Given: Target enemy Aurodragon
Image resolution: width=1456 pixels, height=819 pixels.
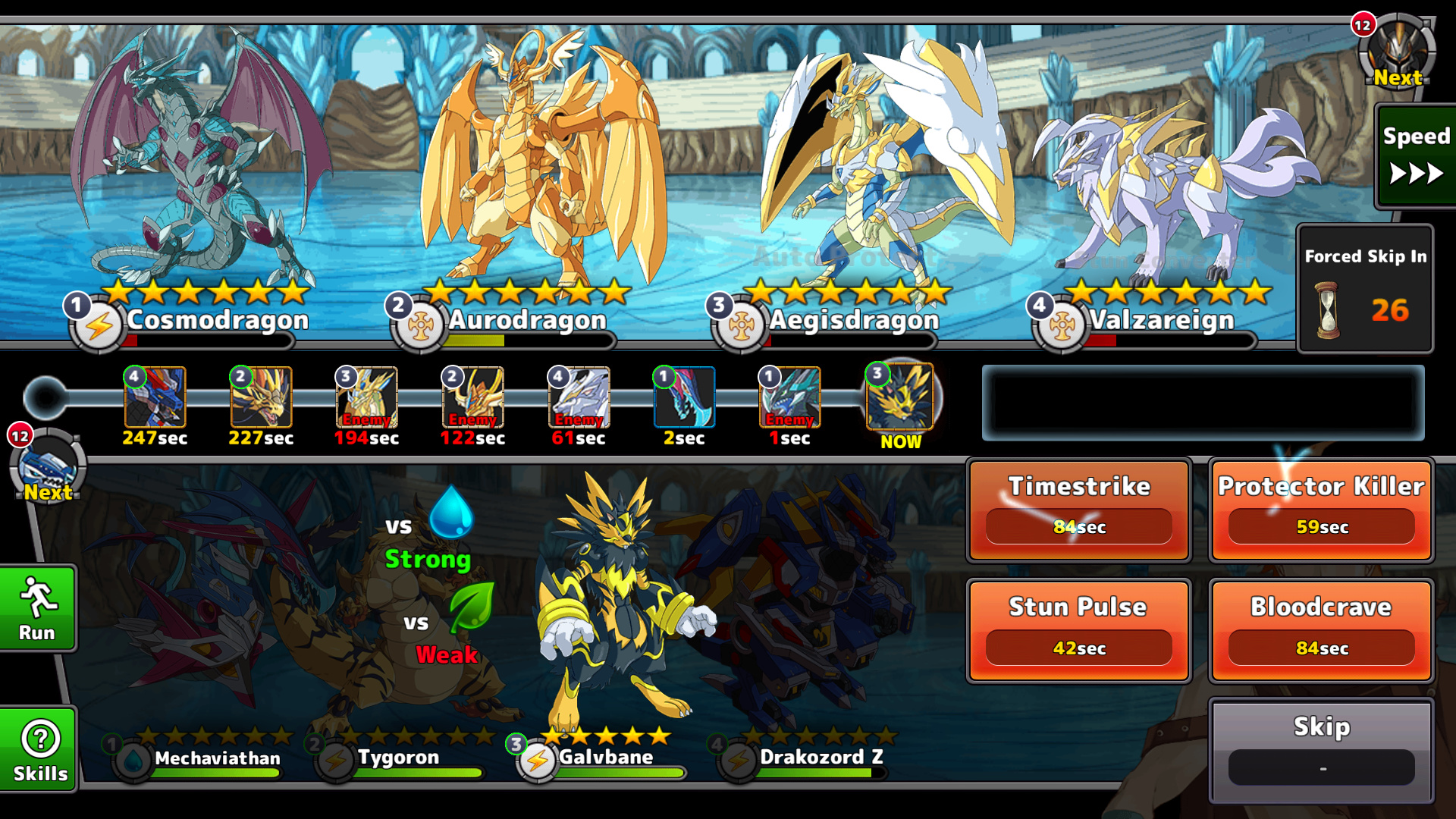Looking at the screenshot, I should click(x=531, y=167).
